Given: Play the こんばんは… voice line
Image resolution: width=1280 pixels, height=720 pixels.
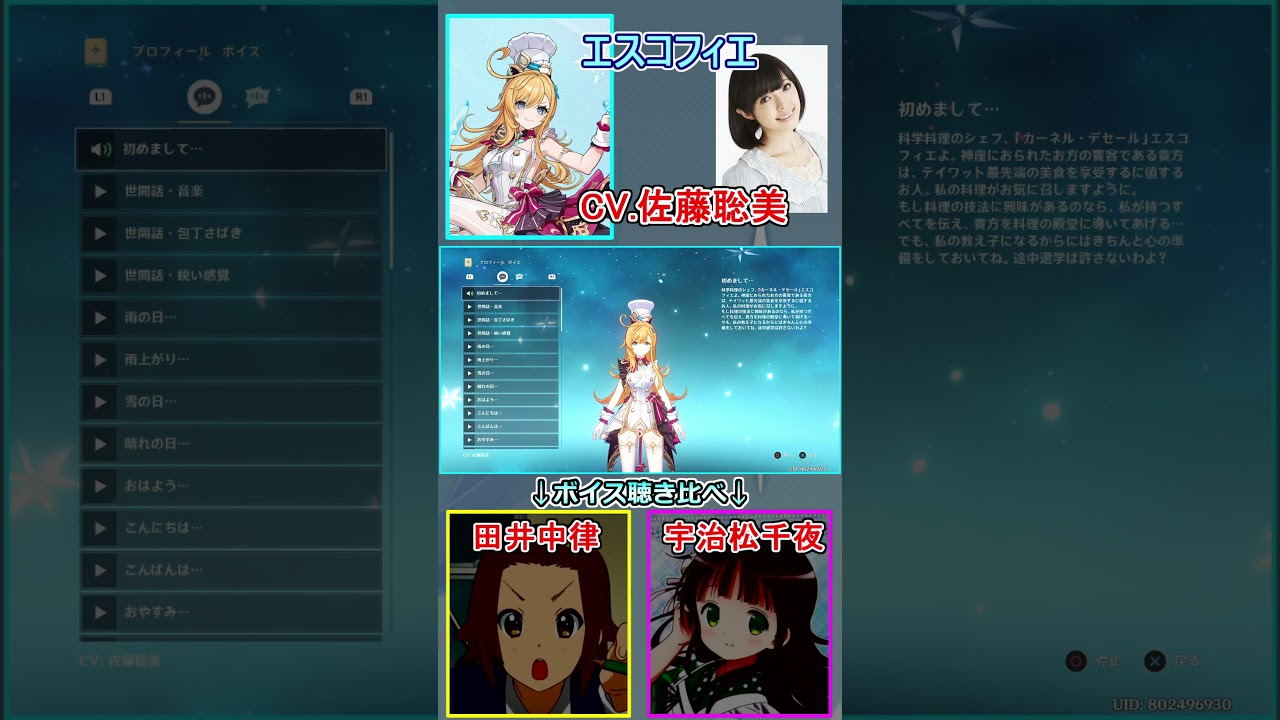Looking at the screenshot, I should tap(230, 570).
